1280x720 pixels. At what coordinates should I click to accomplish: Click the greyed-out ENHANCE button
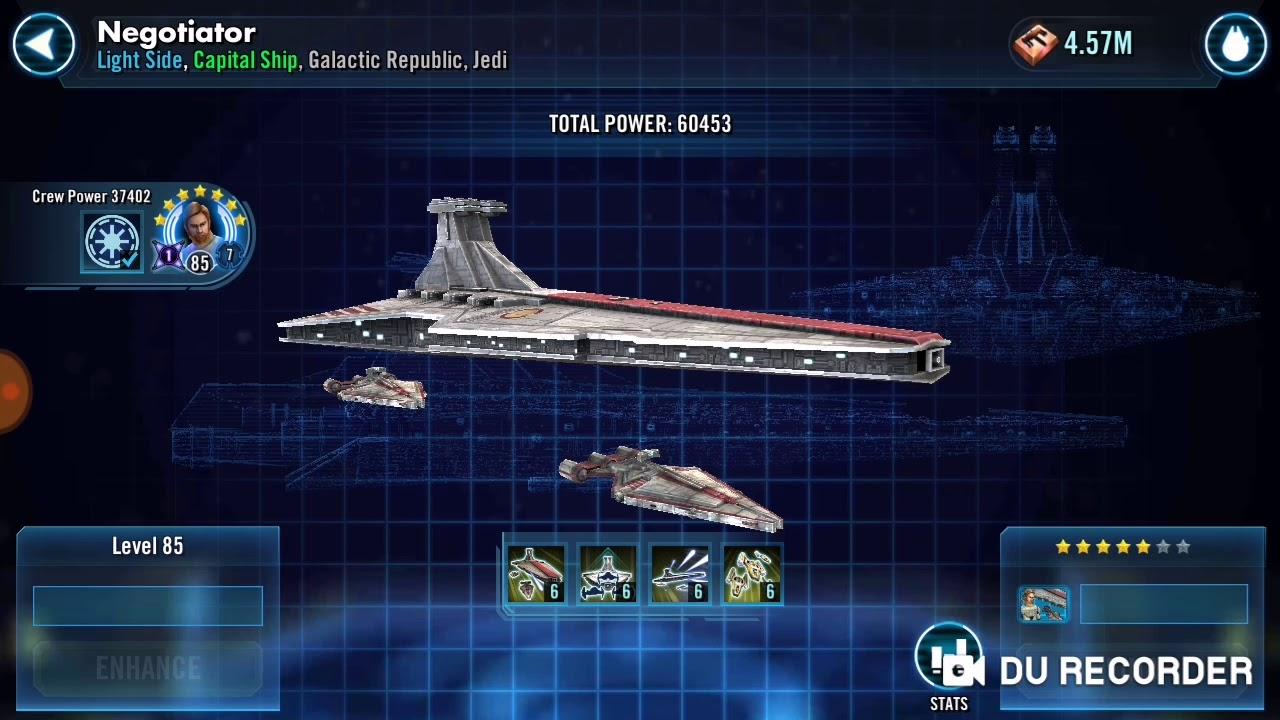(148, 667)
